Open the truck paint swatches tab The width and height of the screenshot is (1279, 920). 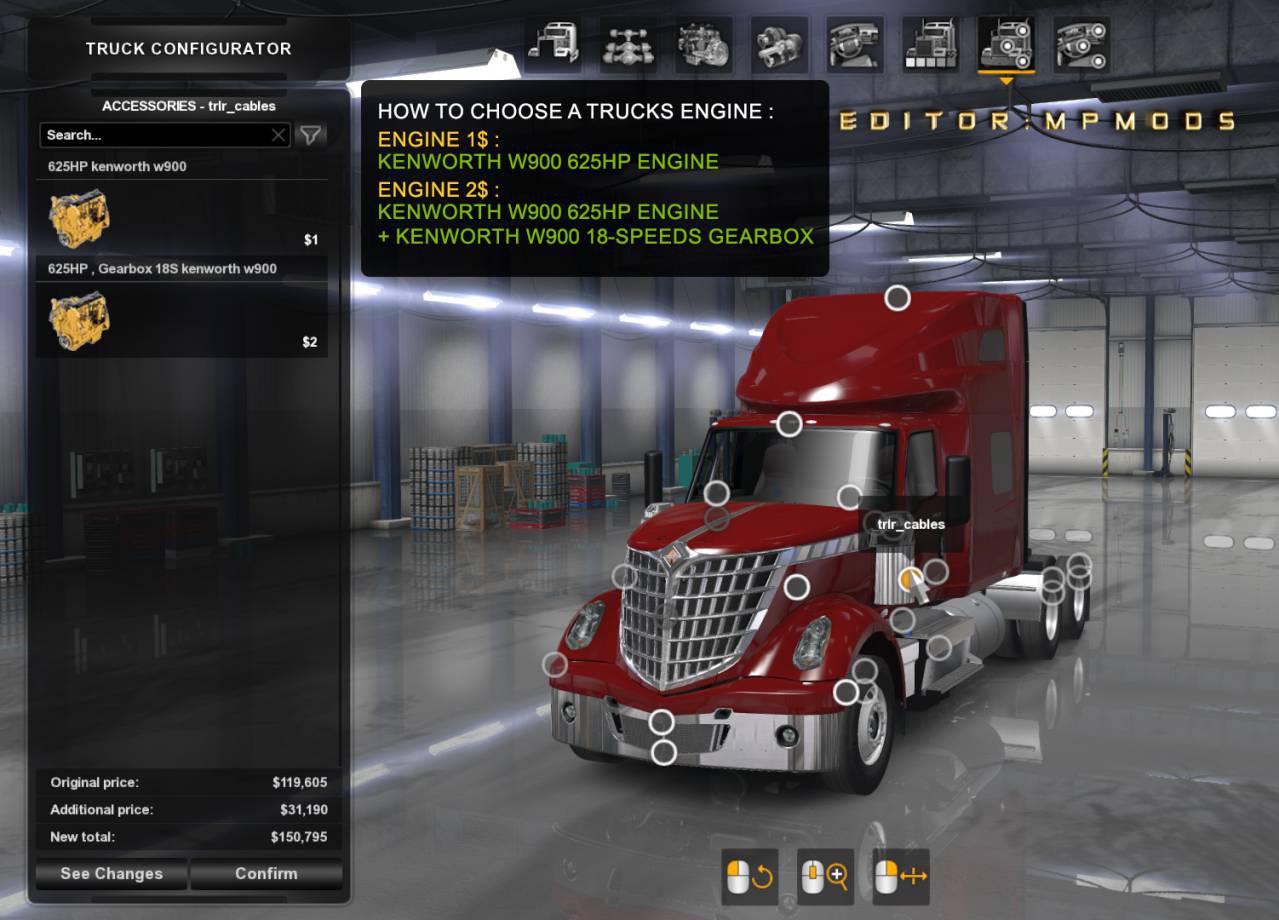[930, 45]
